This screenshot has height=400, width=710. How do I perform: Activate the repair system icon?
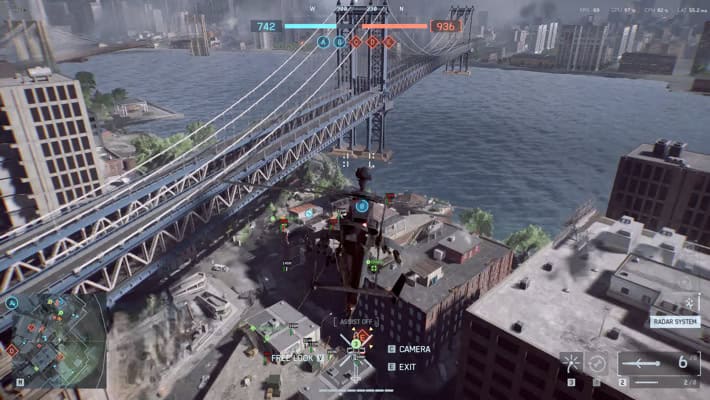click(597, 363)
